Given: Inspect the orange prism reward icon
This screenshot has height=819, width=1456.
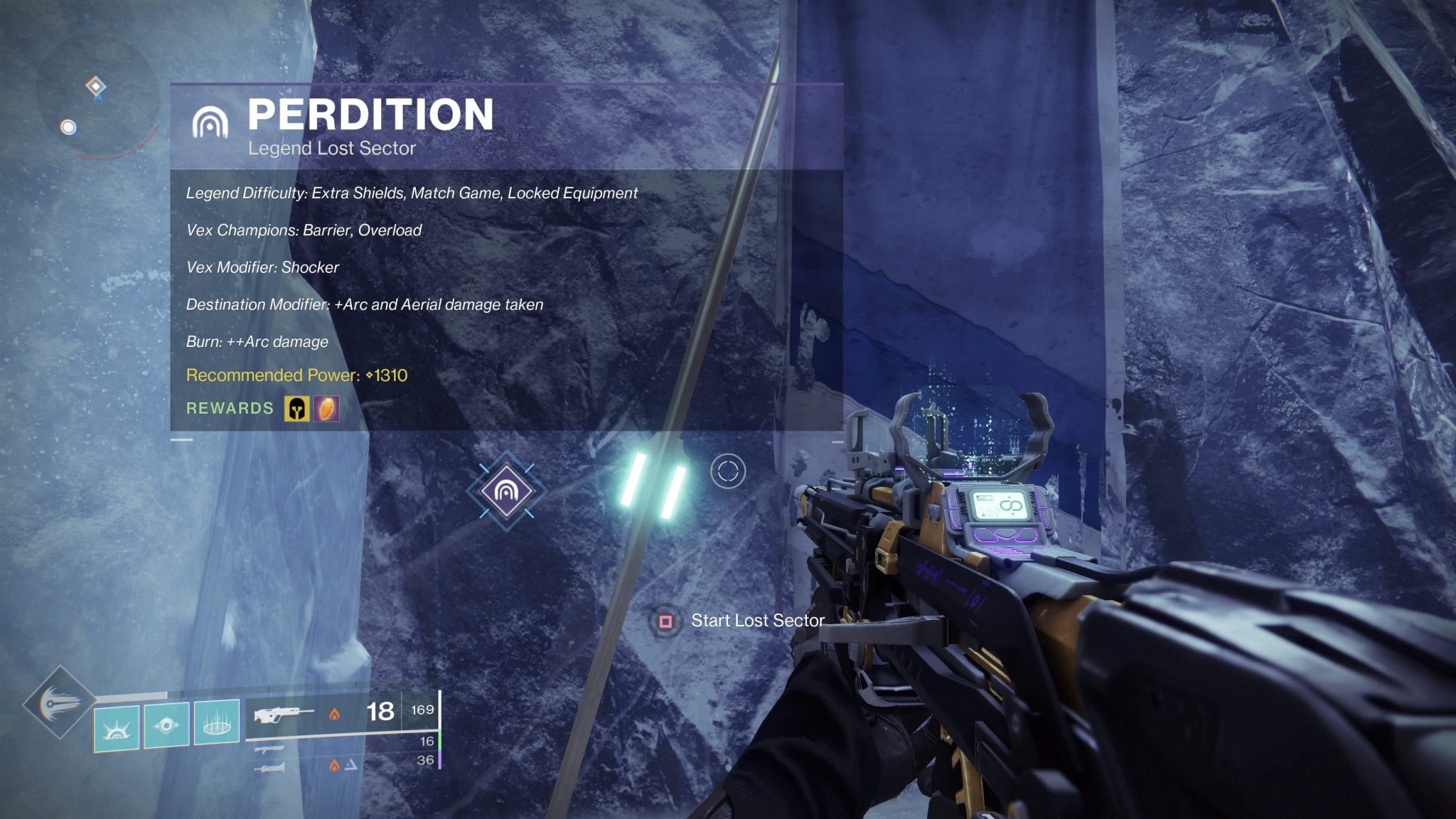Looking at the screenshot, I should [x=327, y=409].
